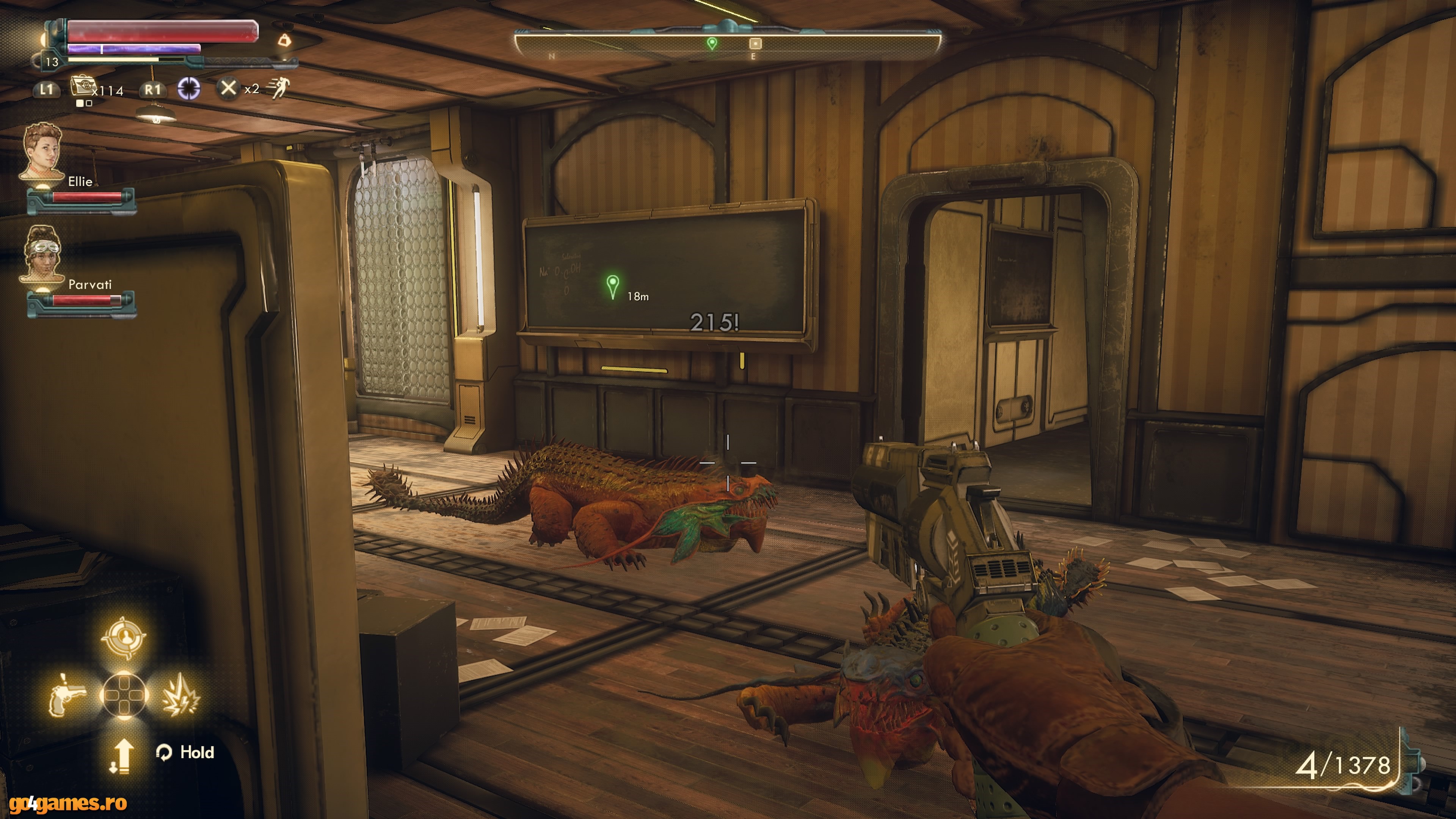
Task: Click the green 18m objective waypoint
Action: 612,286
